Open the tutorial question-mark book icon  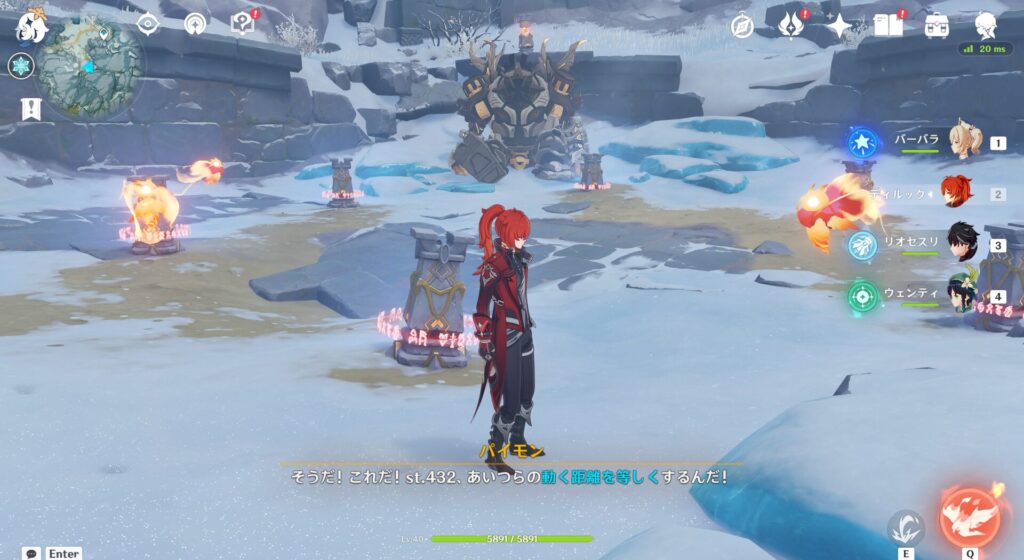242,24
